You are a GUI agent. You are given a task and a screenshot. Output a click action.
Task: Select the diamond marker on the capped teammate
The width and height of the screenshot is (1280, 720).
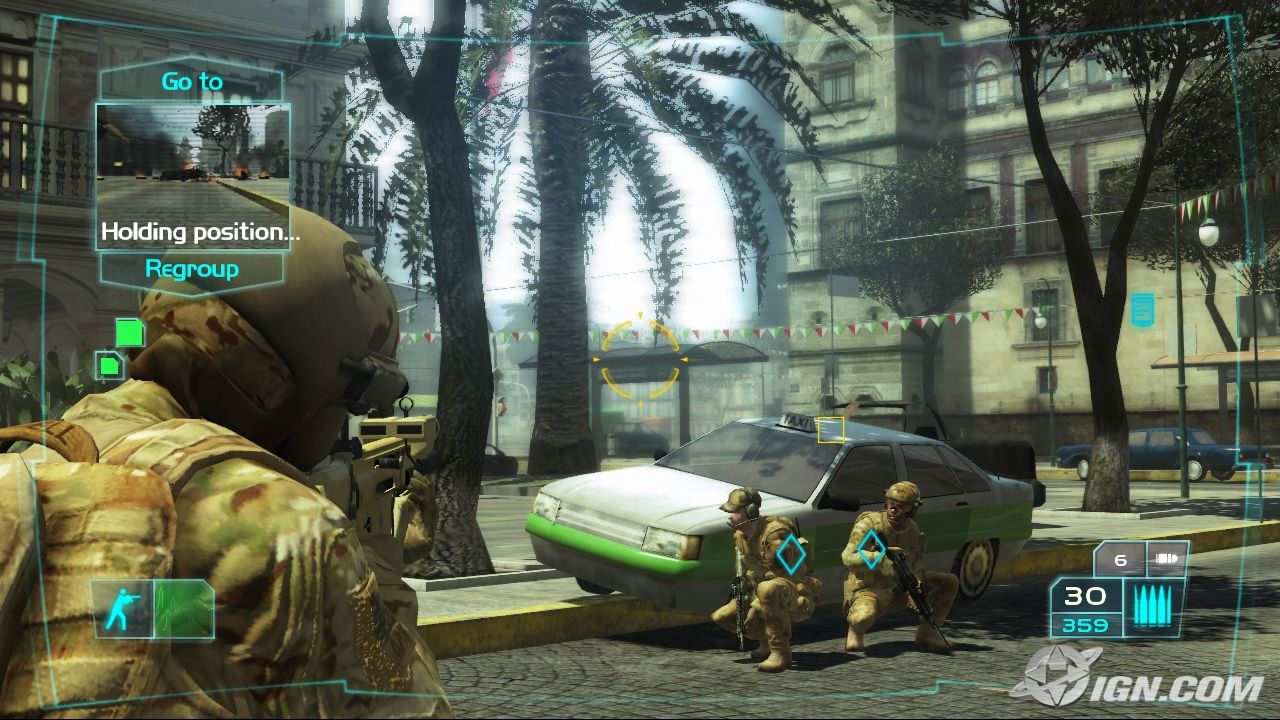pyautogui.click(x=792, y=553)
